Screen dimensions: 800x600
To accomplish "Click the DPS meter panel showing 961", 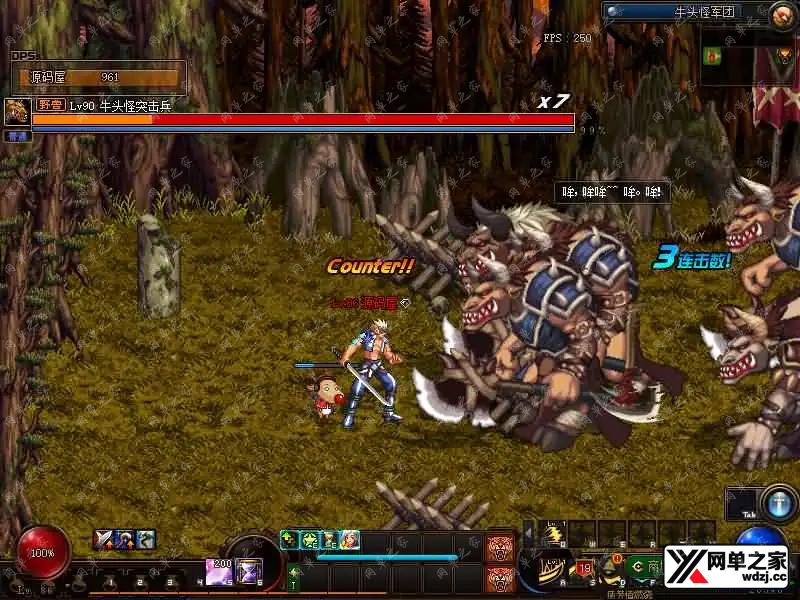I will pyautogui.click(x=98, y=76).
